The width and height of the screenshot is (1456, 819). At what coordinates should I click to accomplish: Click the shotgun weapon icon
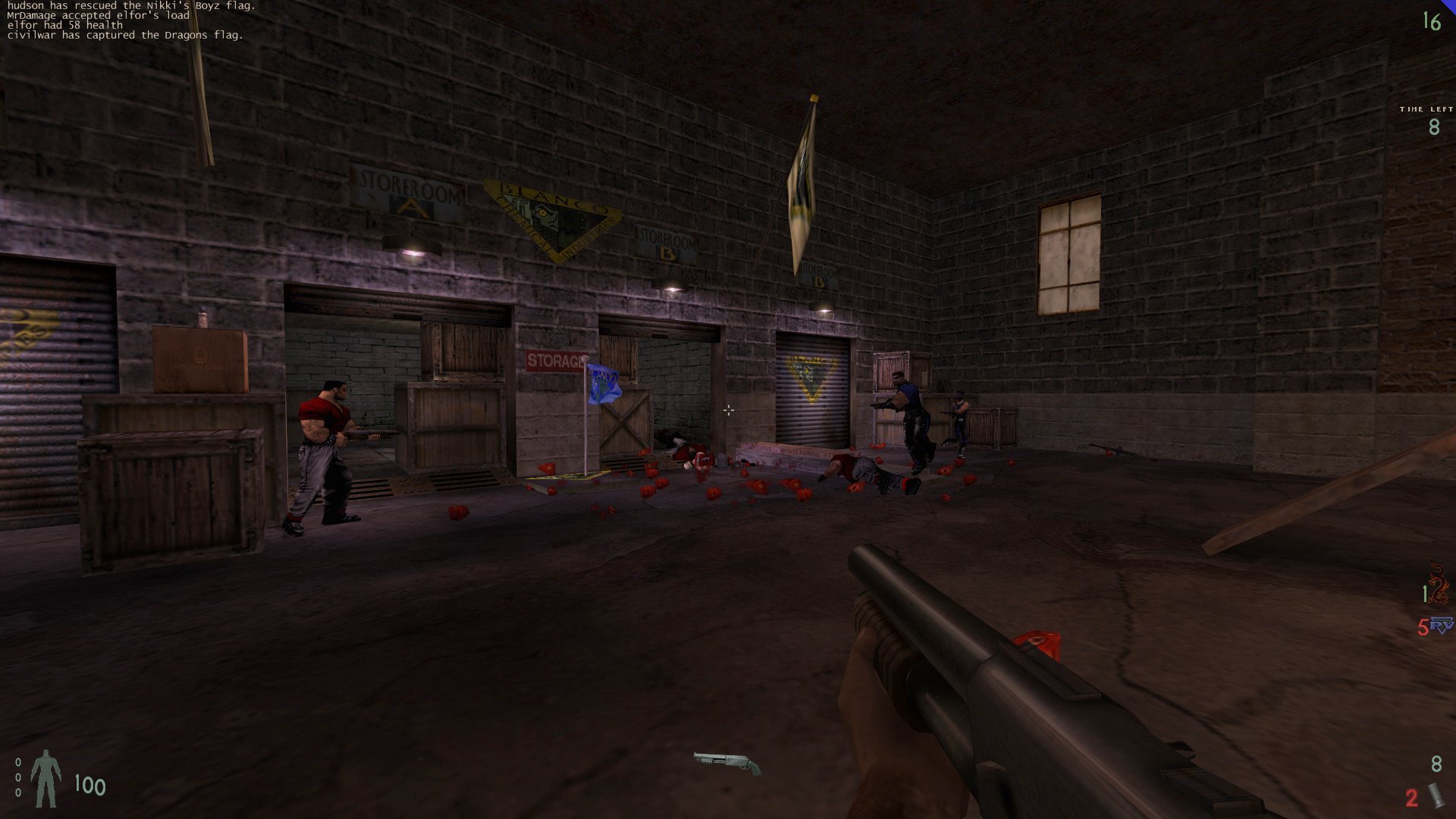726,762
